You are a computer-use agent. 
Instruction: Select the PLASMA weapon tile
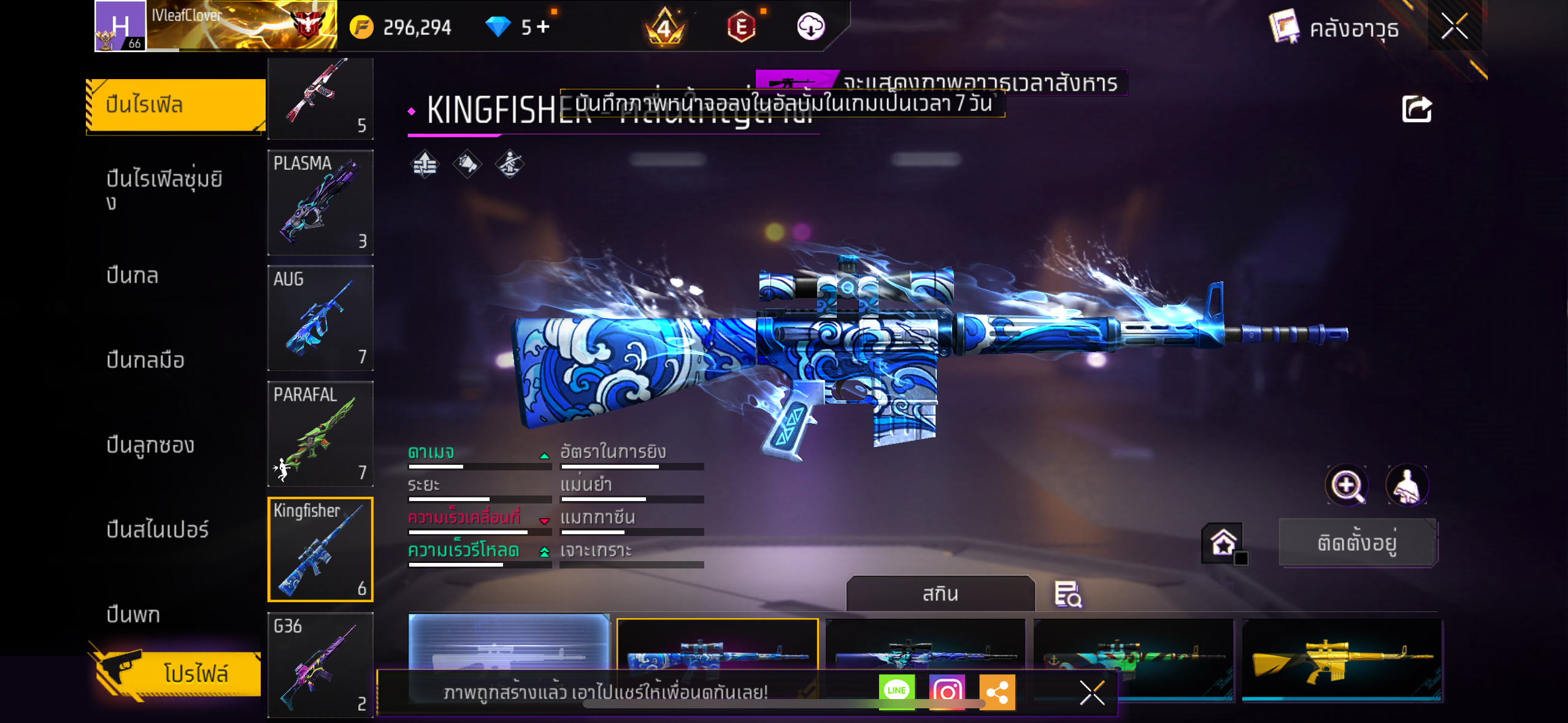[x=320, y=202]
